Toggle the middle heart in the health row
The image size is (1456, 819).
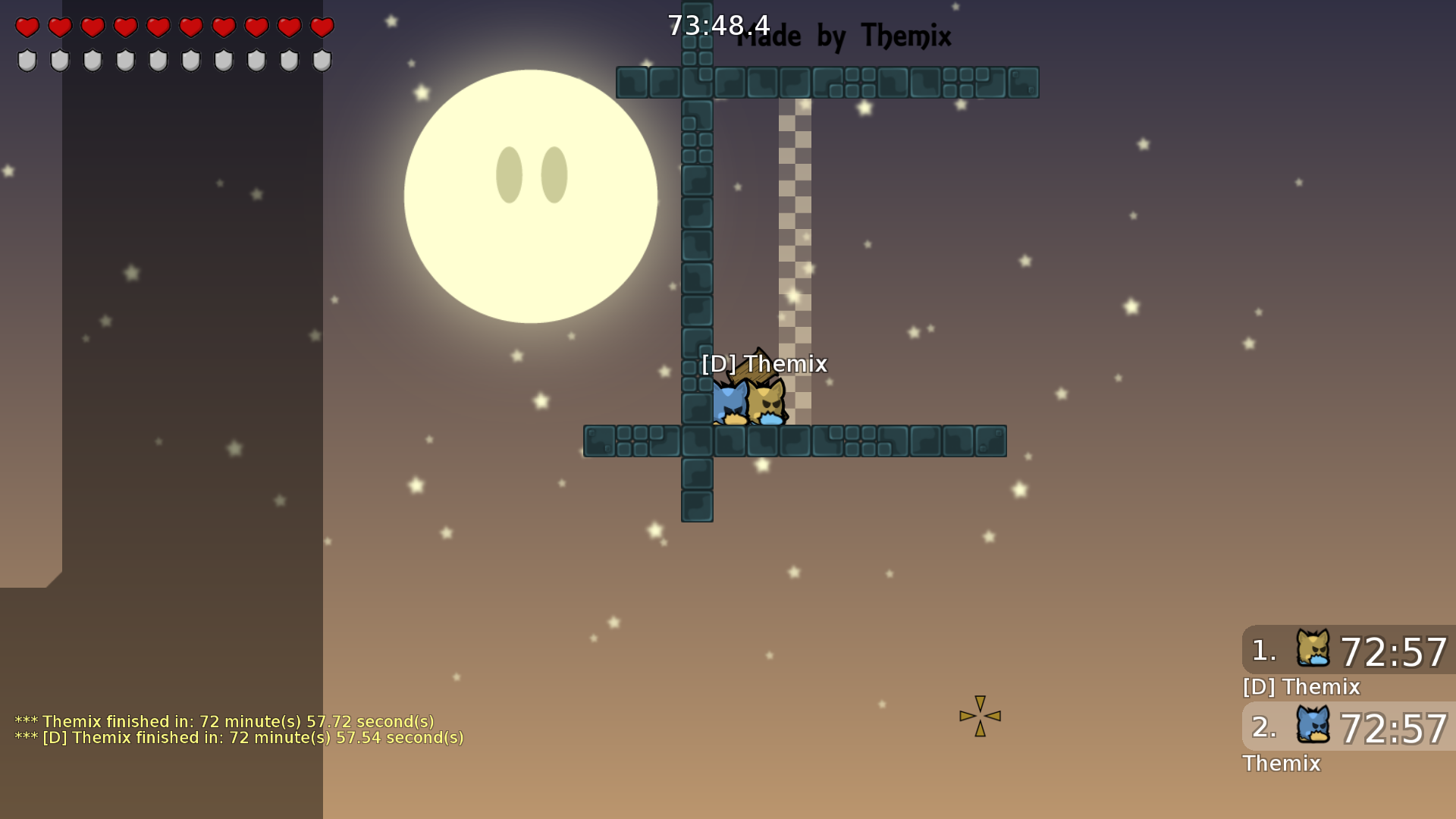157,27
